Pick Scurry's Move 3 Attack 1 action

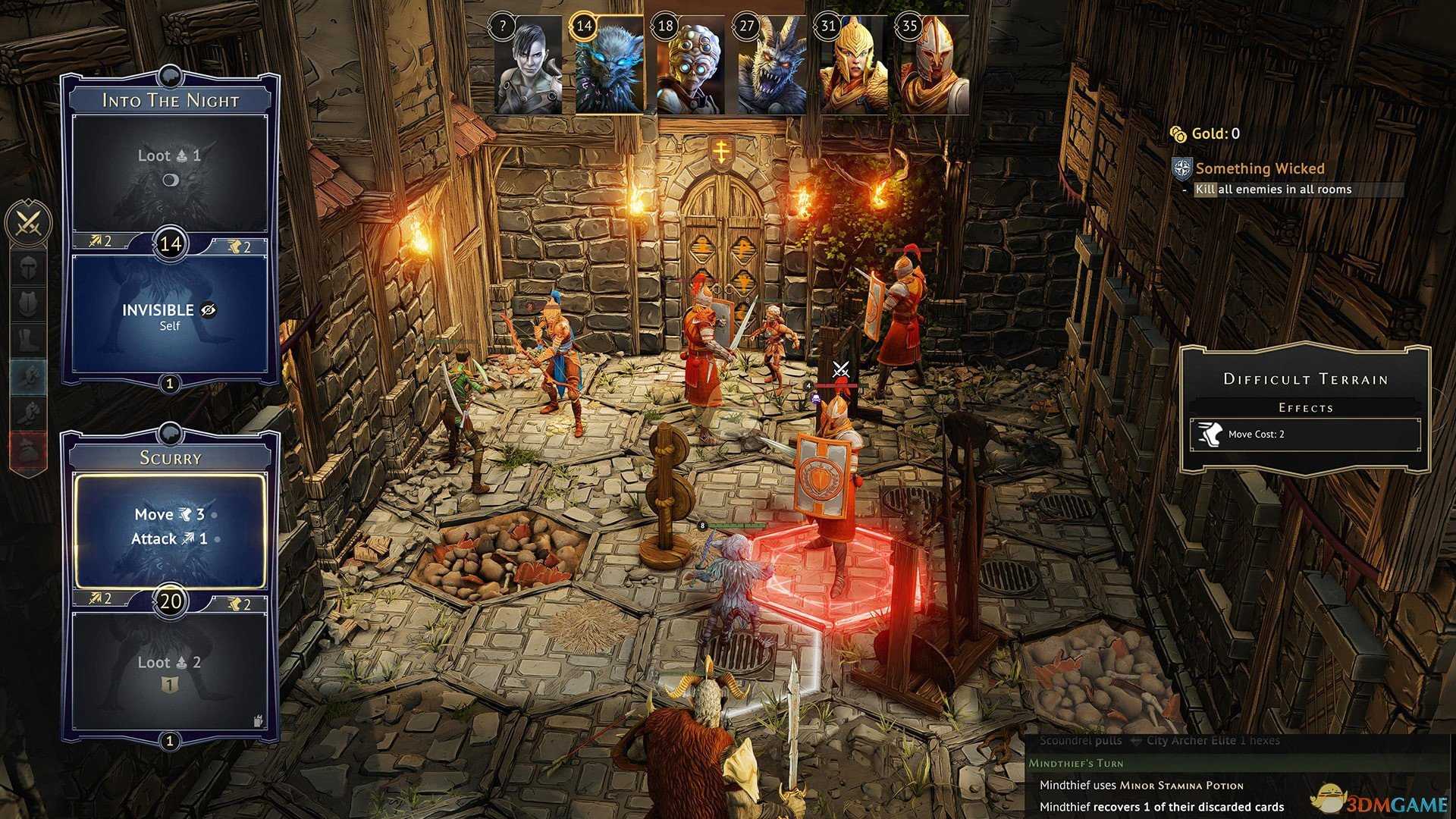170,529
